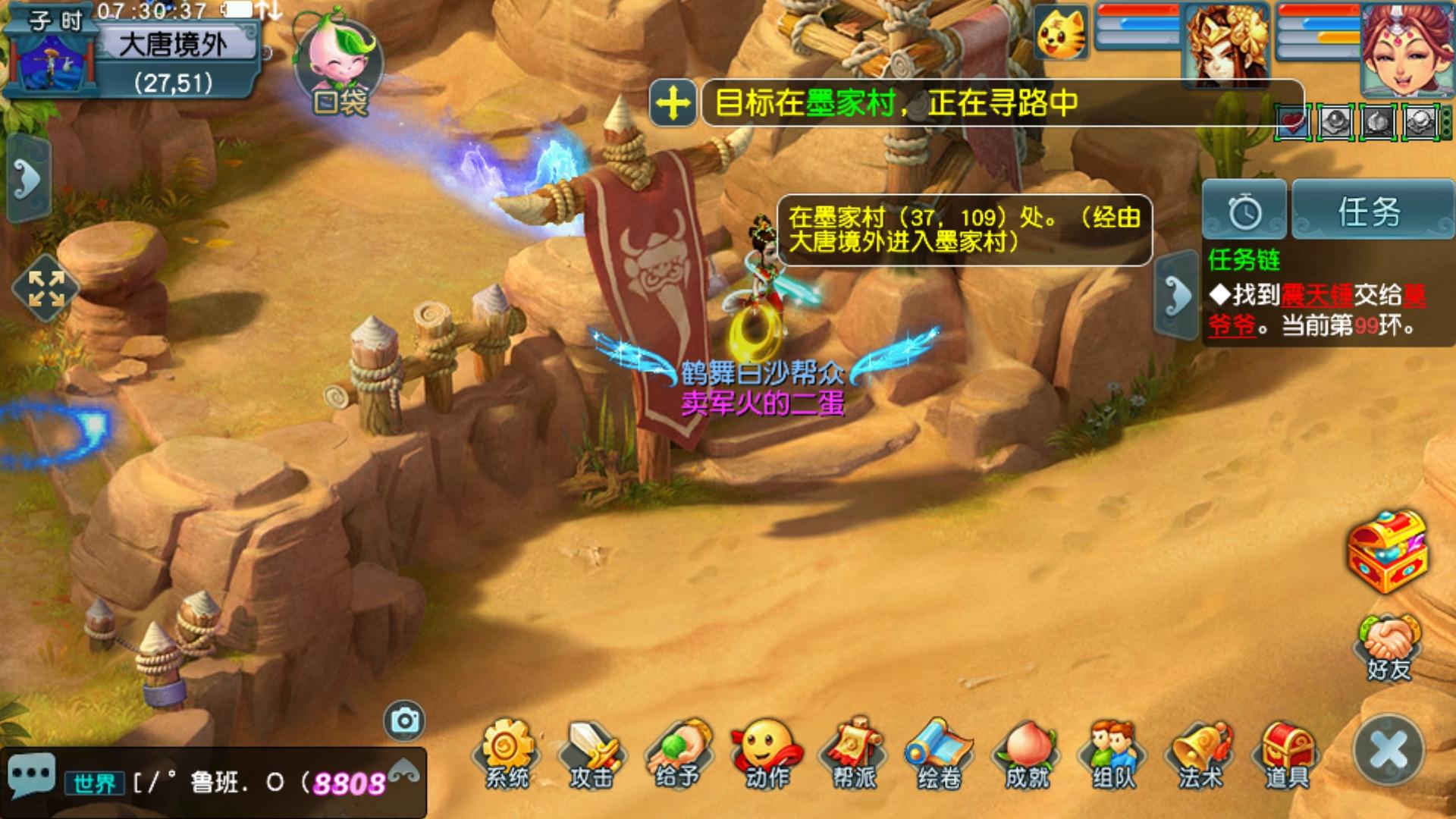
Task: Switch to the 任务 quest tab
Action: point(1371,211)
